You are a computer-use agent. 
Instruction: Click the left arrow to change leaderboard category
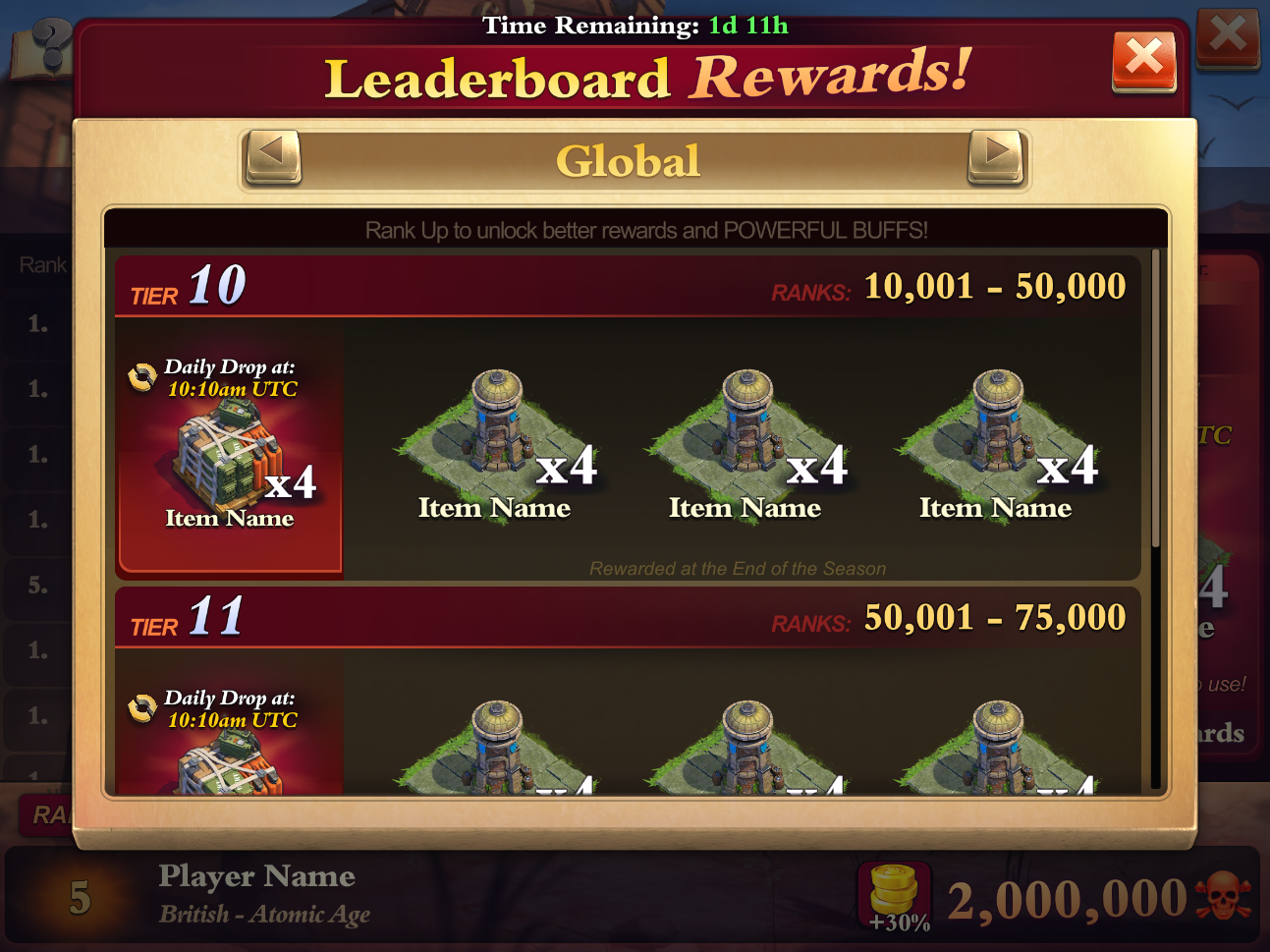point(272,155)
